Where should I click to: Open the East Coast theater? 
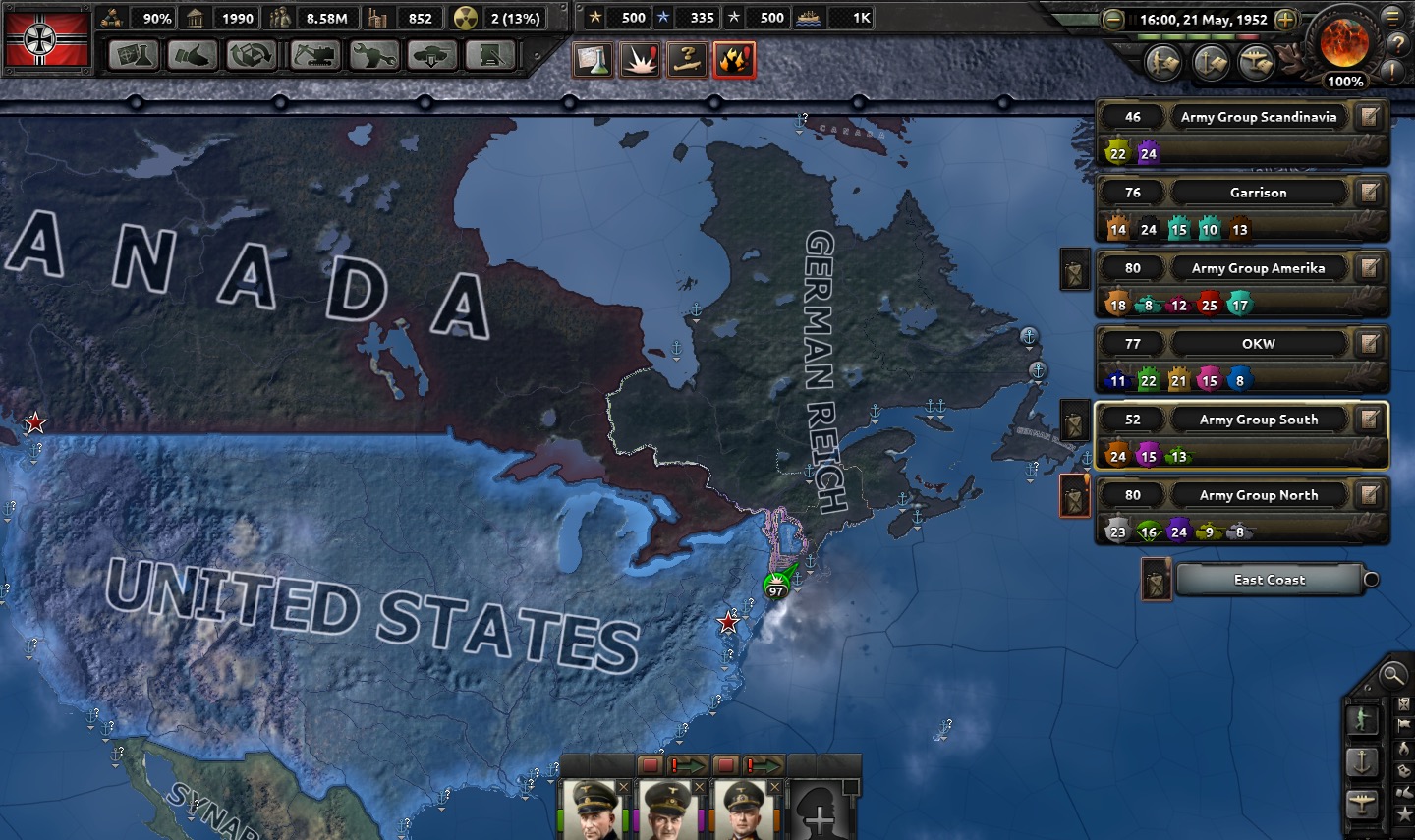[1269, 580]
